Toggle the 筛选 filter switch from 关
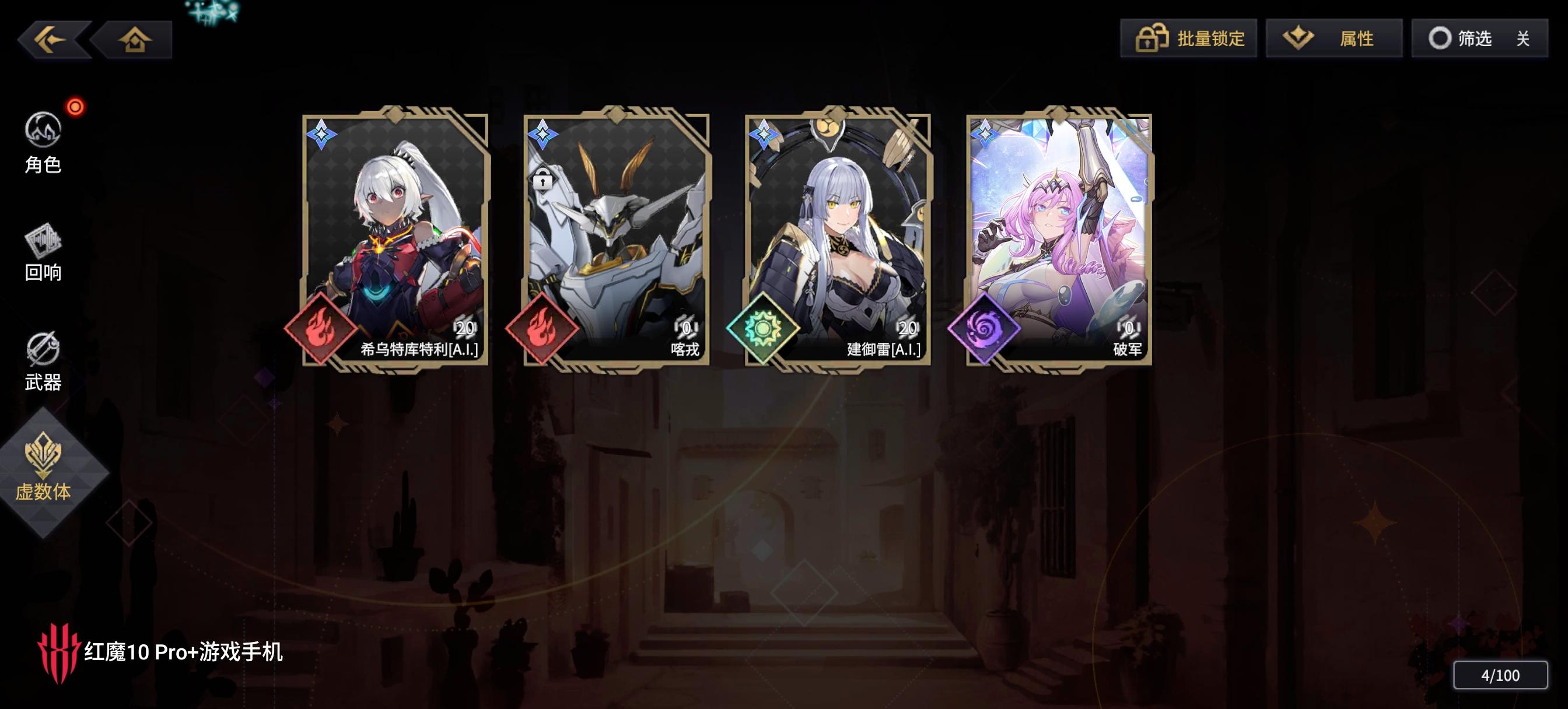This screenshot has height=709, width=1568. point(1479,38)
